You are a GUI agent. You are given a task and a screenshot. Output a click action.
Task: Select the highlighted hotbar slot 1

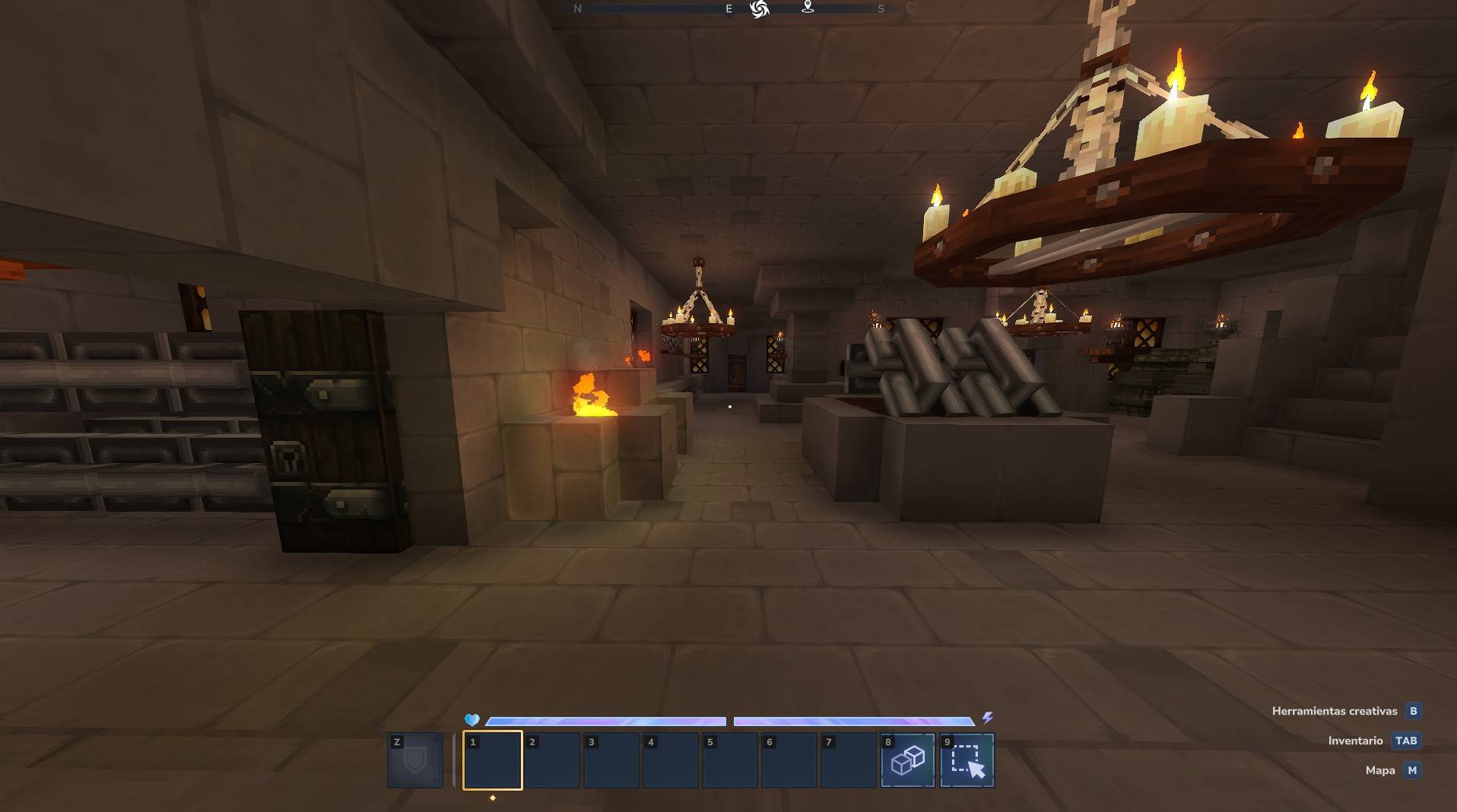click(492, 760)
